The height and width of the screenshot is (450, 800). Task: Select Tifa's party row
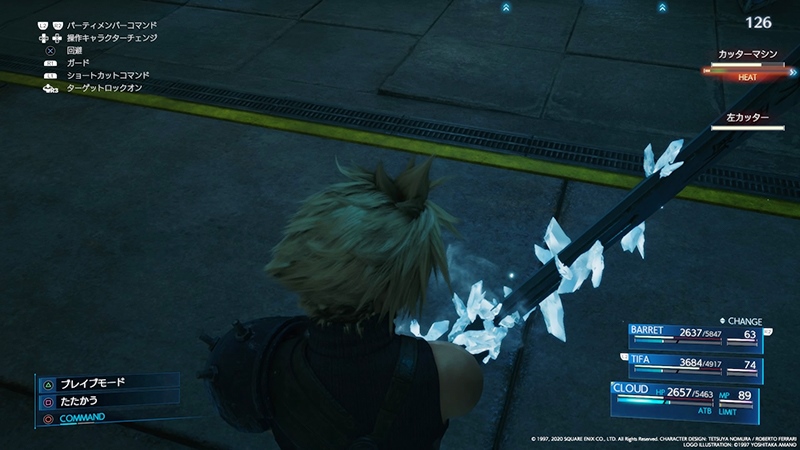pos(694,365)
